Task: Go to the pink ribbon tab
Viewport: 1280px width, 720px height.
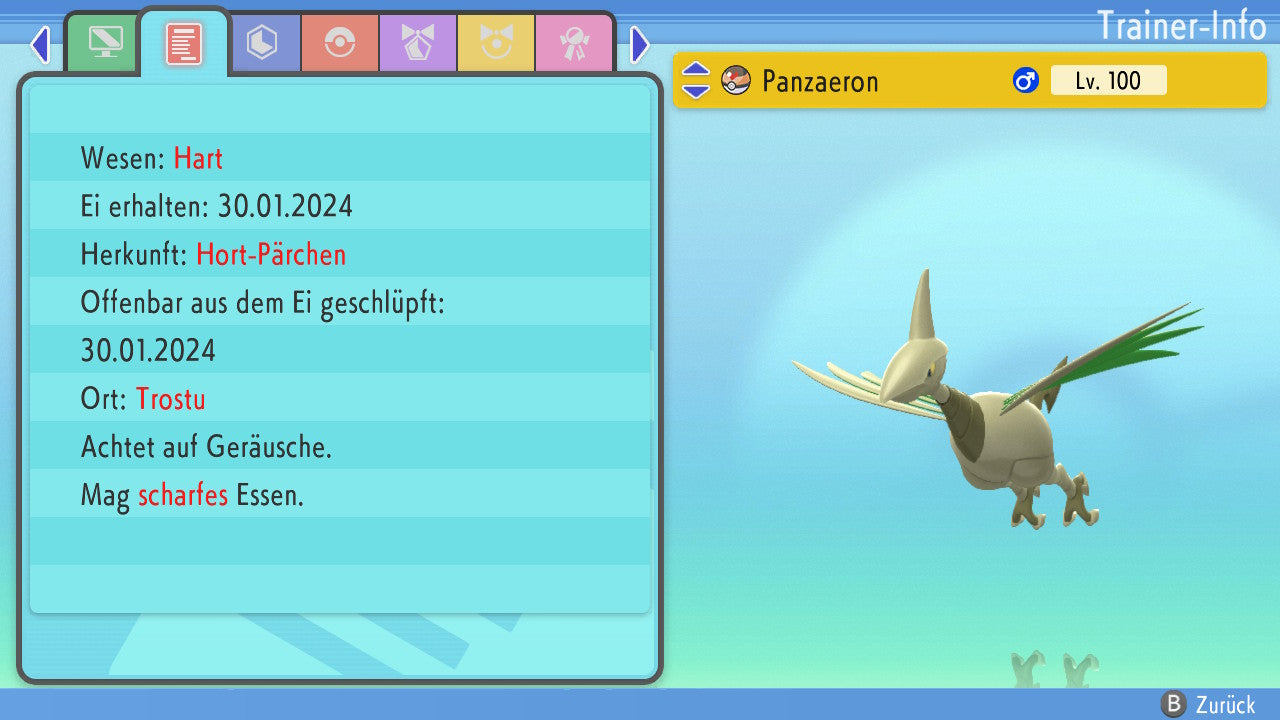Action: 574,43
